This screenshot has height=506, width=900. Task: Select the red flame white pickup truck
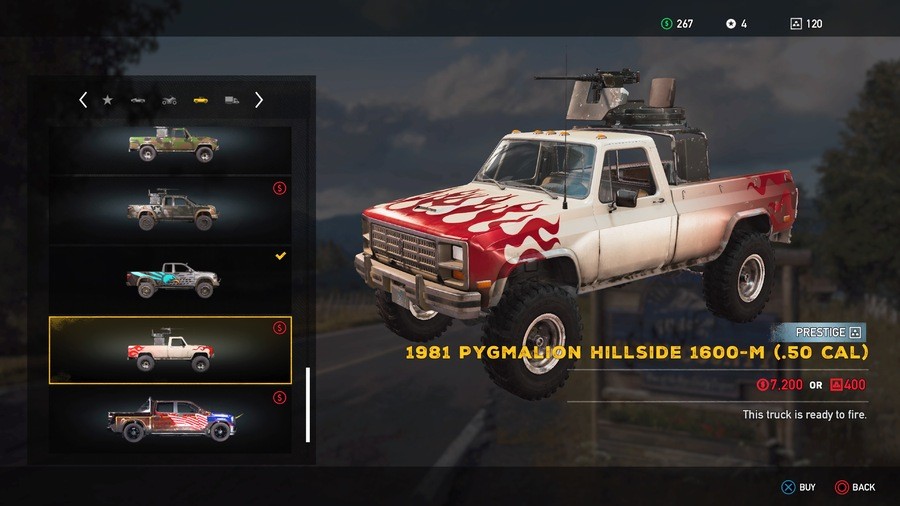171,351
